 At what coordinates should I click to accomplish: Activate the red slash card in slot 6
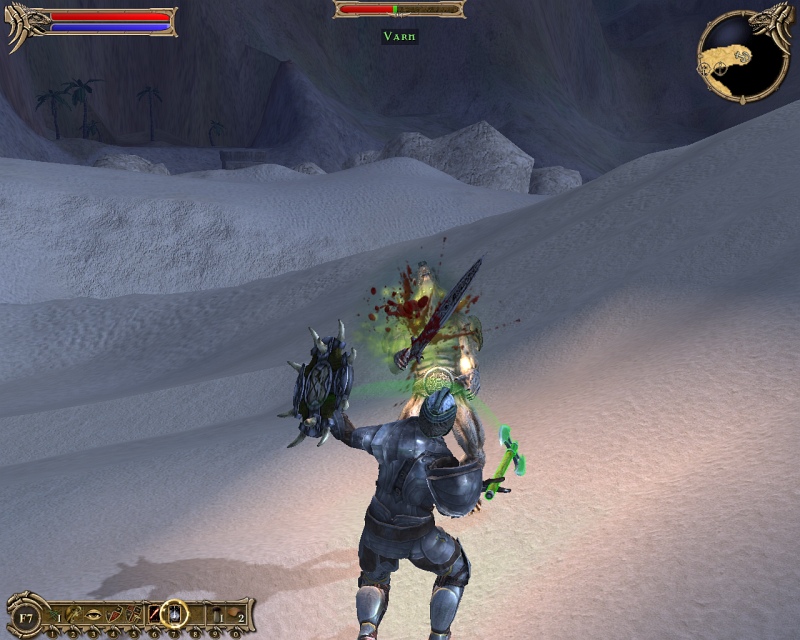click(155, 614)
